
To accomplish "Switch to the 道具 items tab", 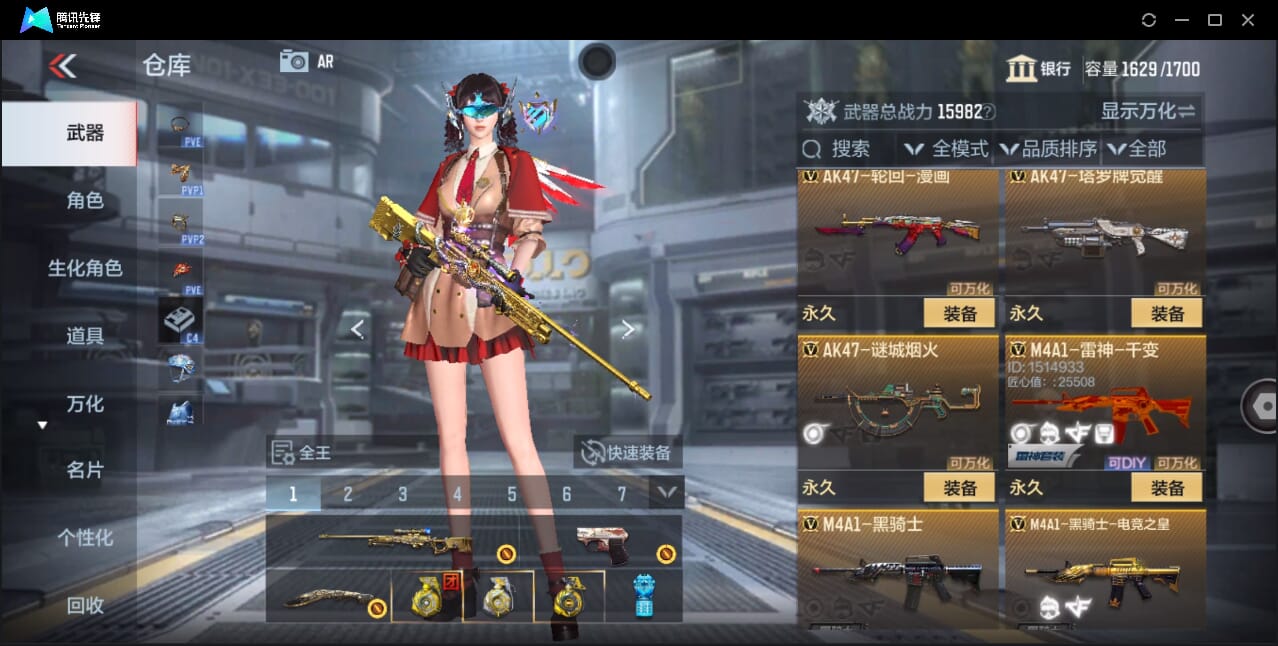I will click(x=84, y=336).
